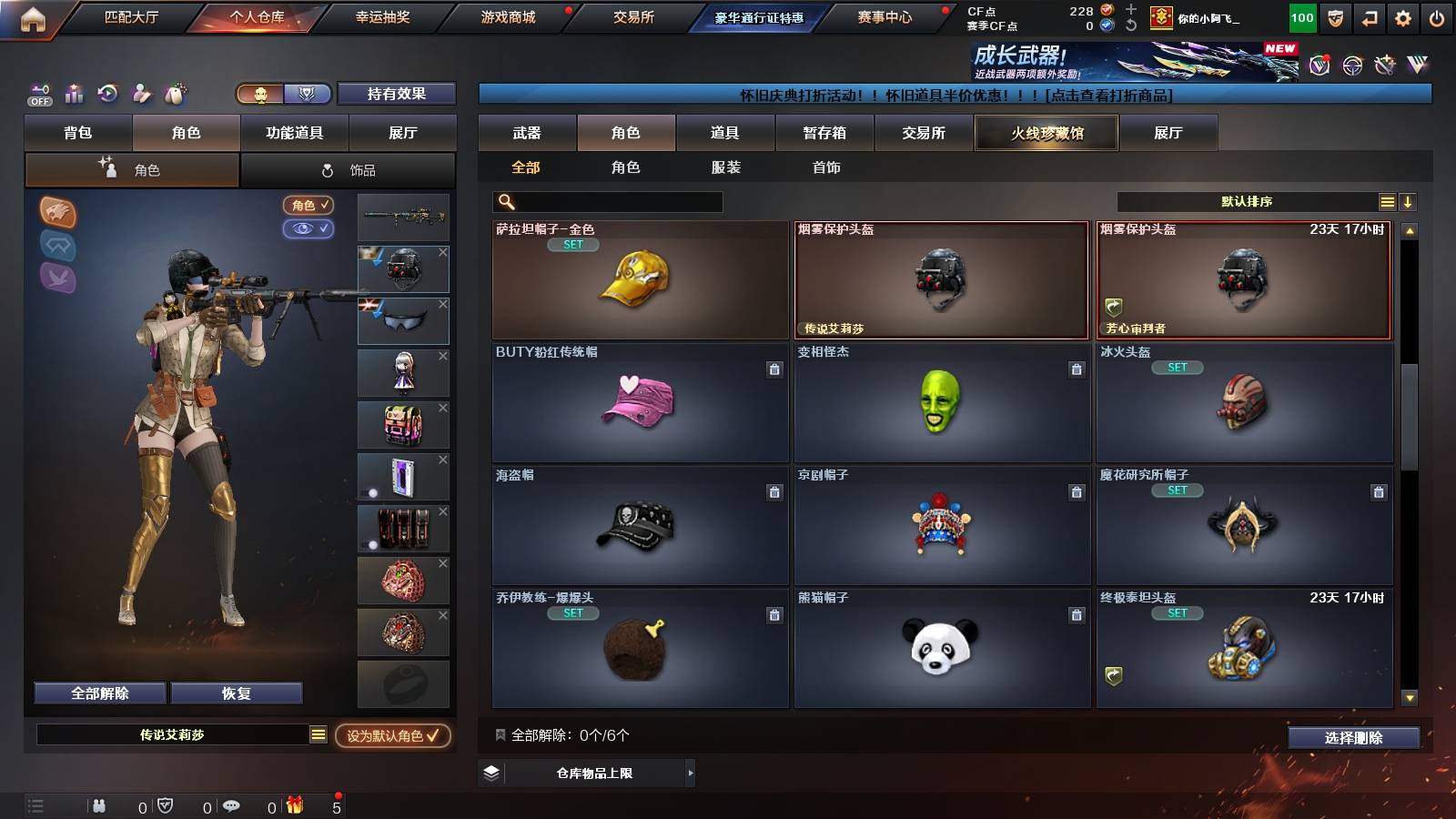1456x819 pixels.
Task: Click the 选择删除 button at bottom right
Action: [1353, 738]
